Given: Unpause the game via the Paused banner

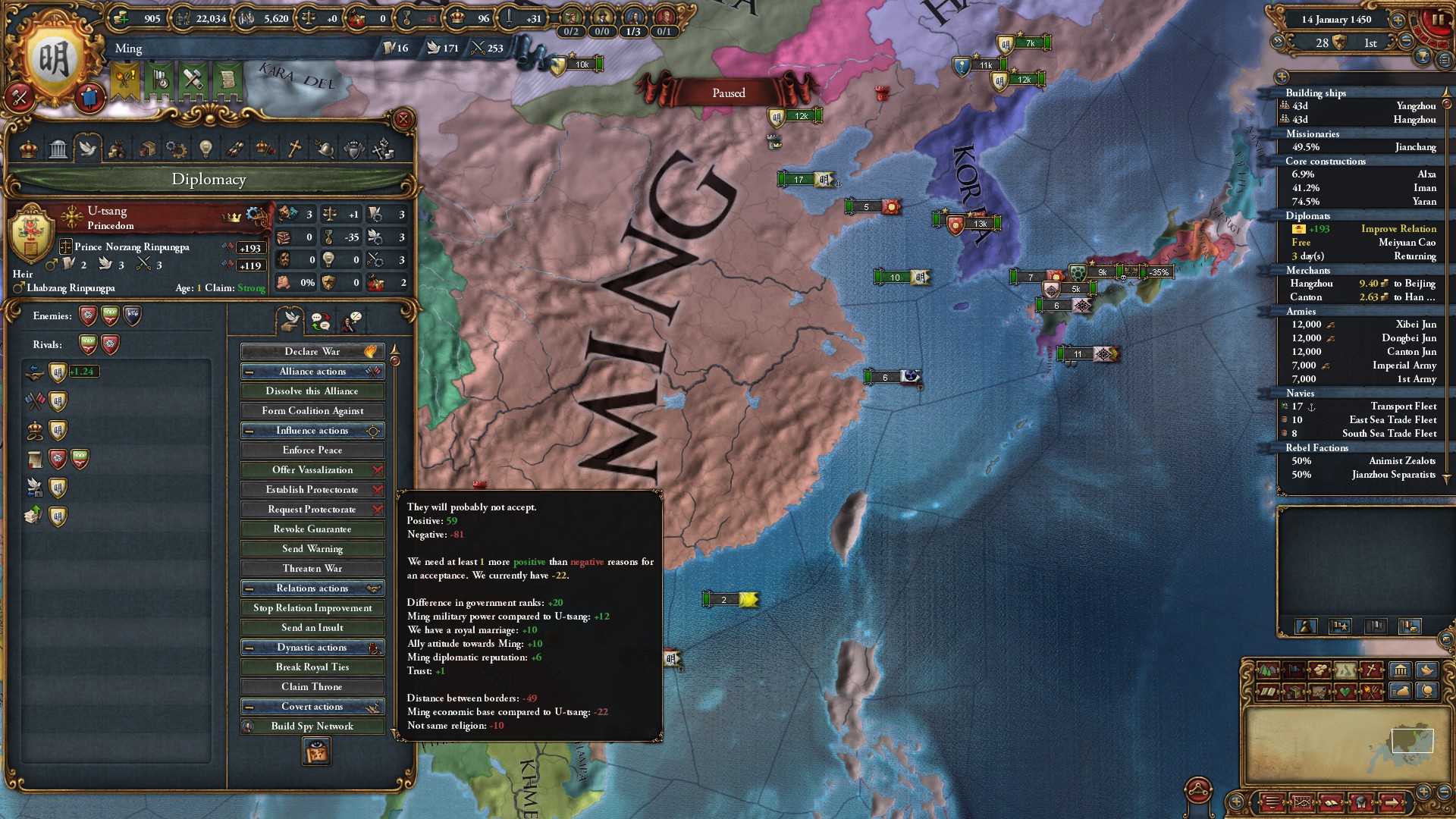Looking at the screenshot, I should pyautogui.click(x=728, y=93).
